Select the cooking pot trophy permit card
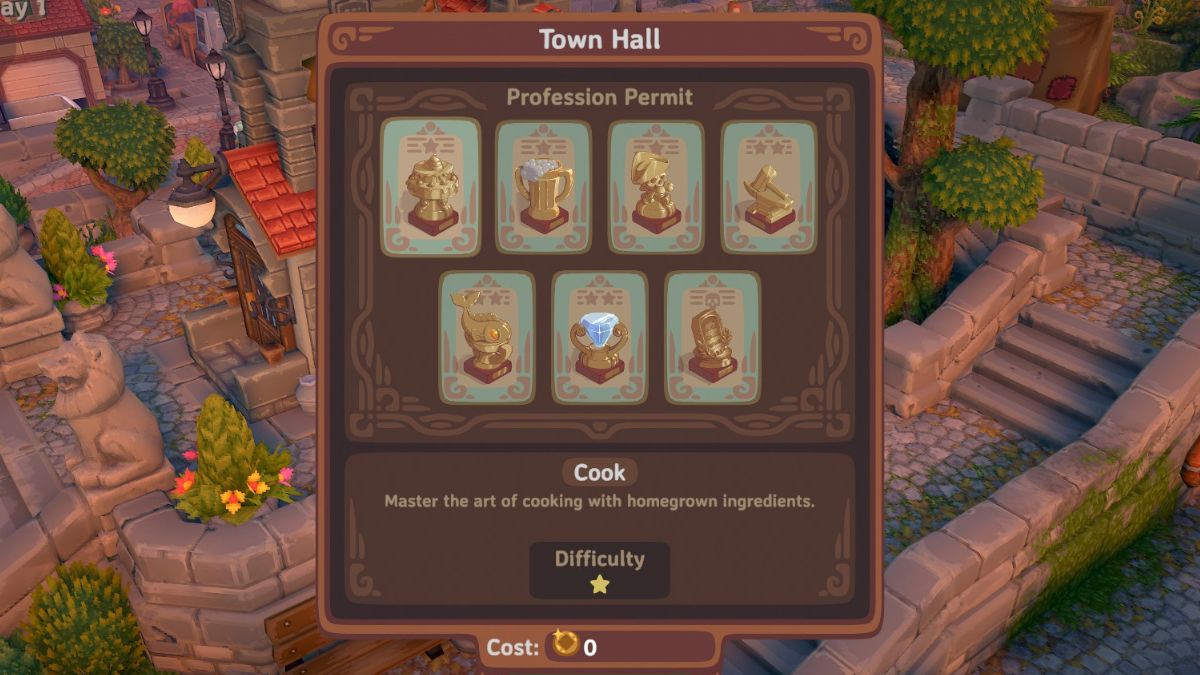This screenshot has width=1200, height=675. (431, 187)
